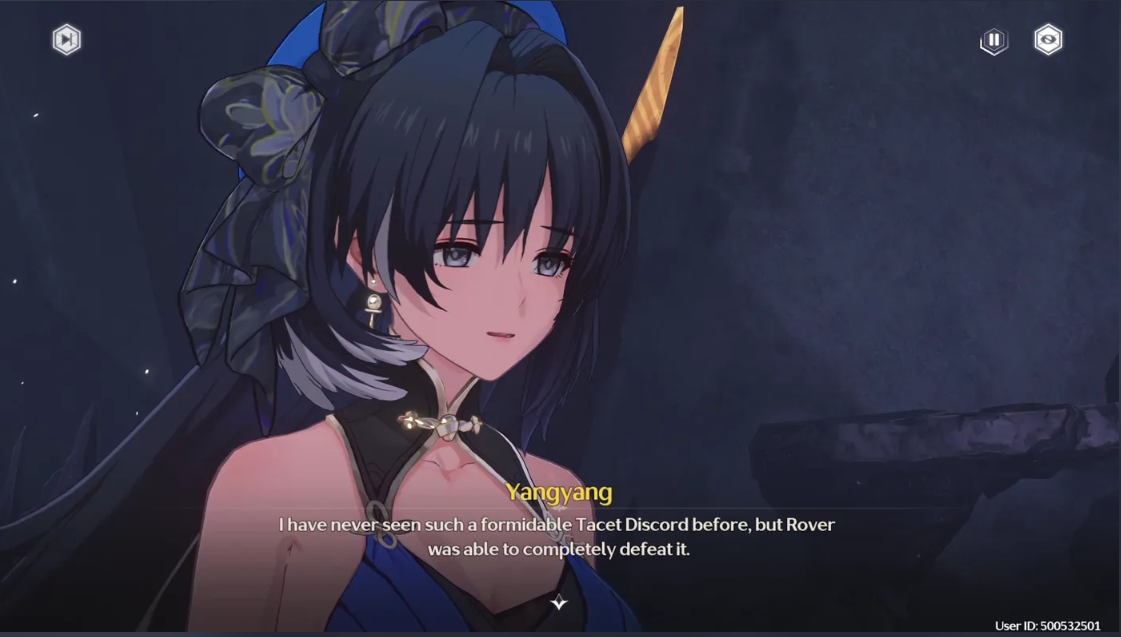Skip the cutscene with the top-left hexagon button
Image resolution: width=1121 pixels, height=637 pixels.
(66, 40)
